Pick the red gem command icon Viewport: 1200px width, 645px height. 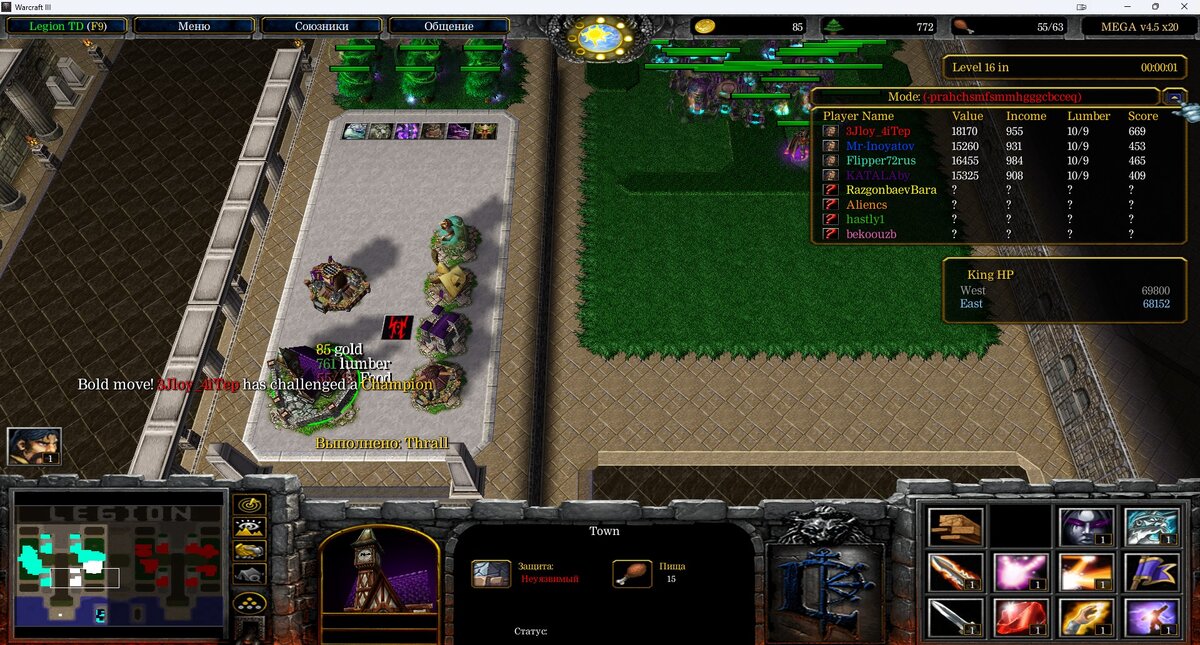click(1019, 617)
